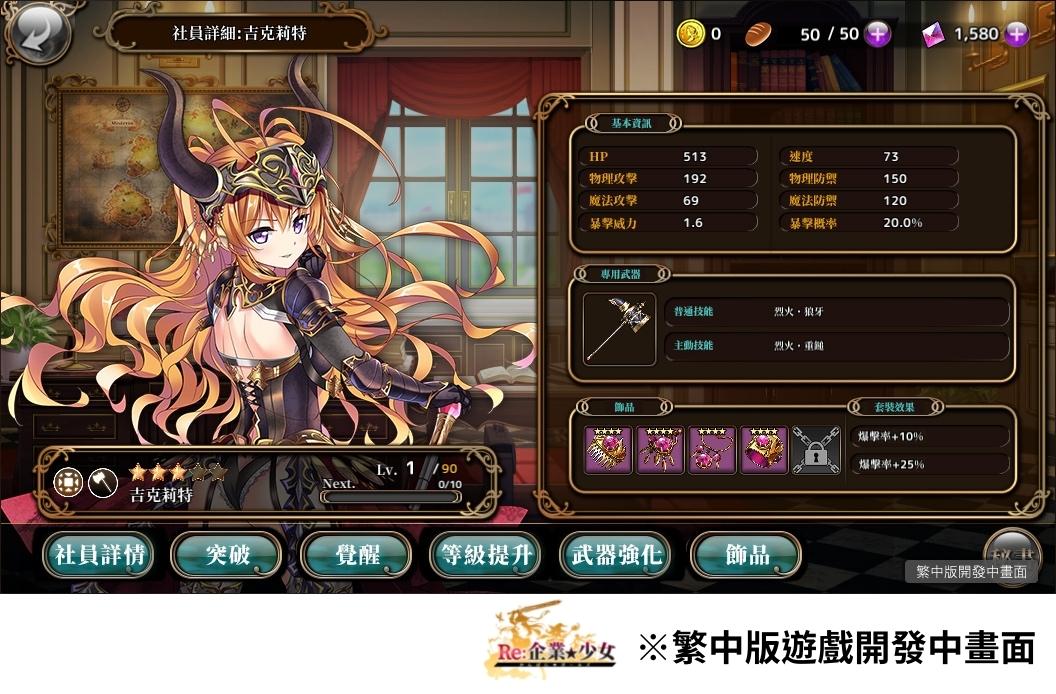Select the gold comb accessory slot
Image resolution: width=1056 pixels, height=694 pixels.
pyautogui.click(x=609, y=450)
